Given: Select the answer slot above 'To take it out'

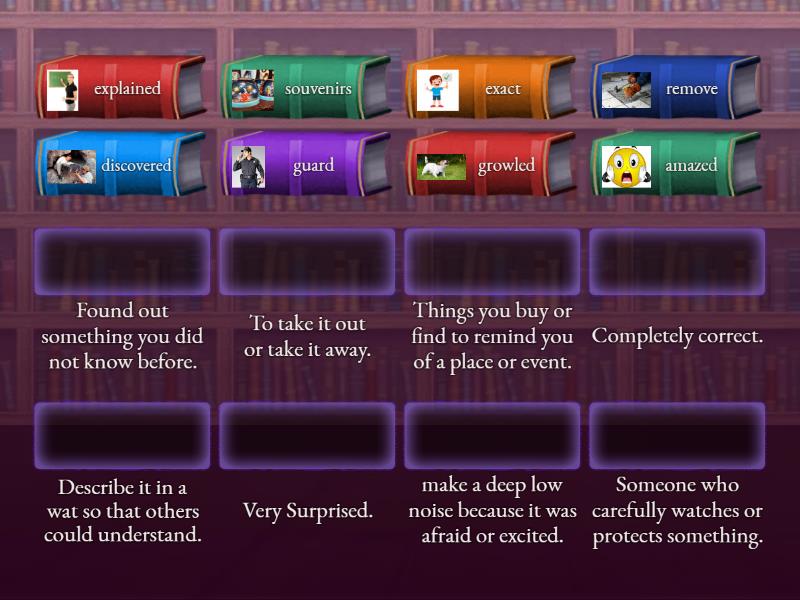Looking at the screenshot, I should coord(307,262).
